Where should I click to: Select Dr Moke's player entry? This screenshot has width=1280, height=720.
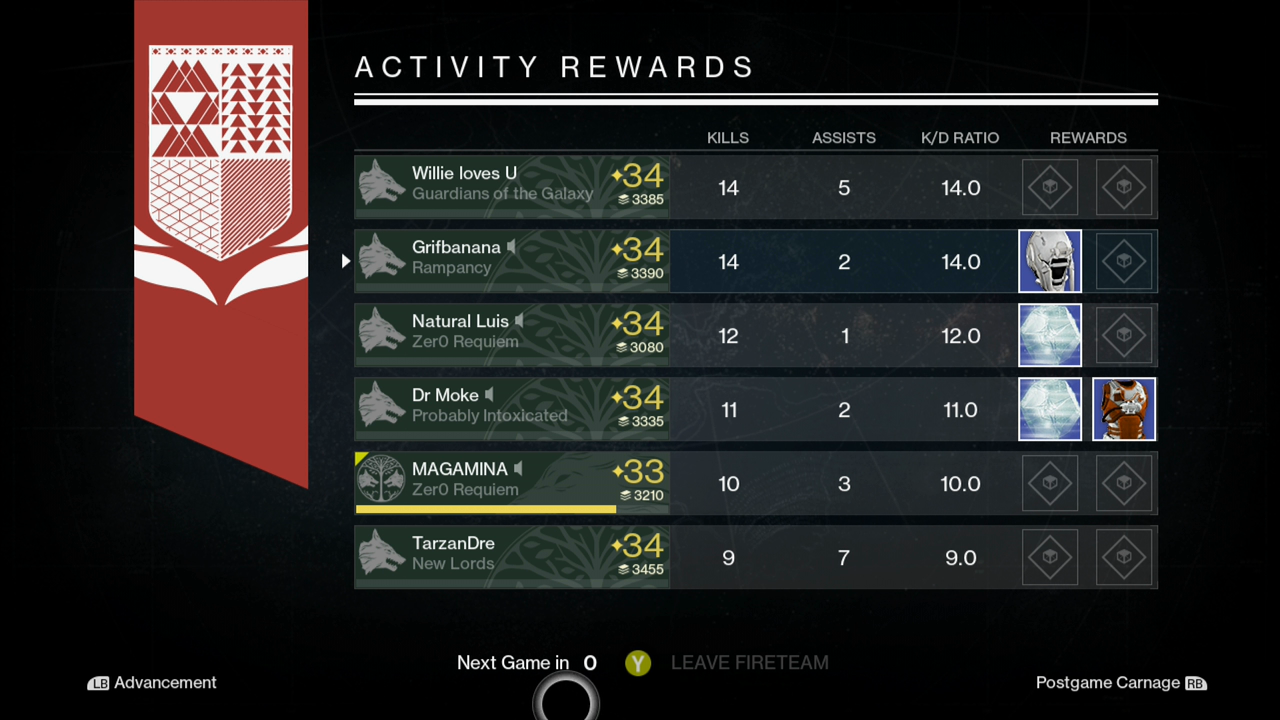(x=512, y=409)
